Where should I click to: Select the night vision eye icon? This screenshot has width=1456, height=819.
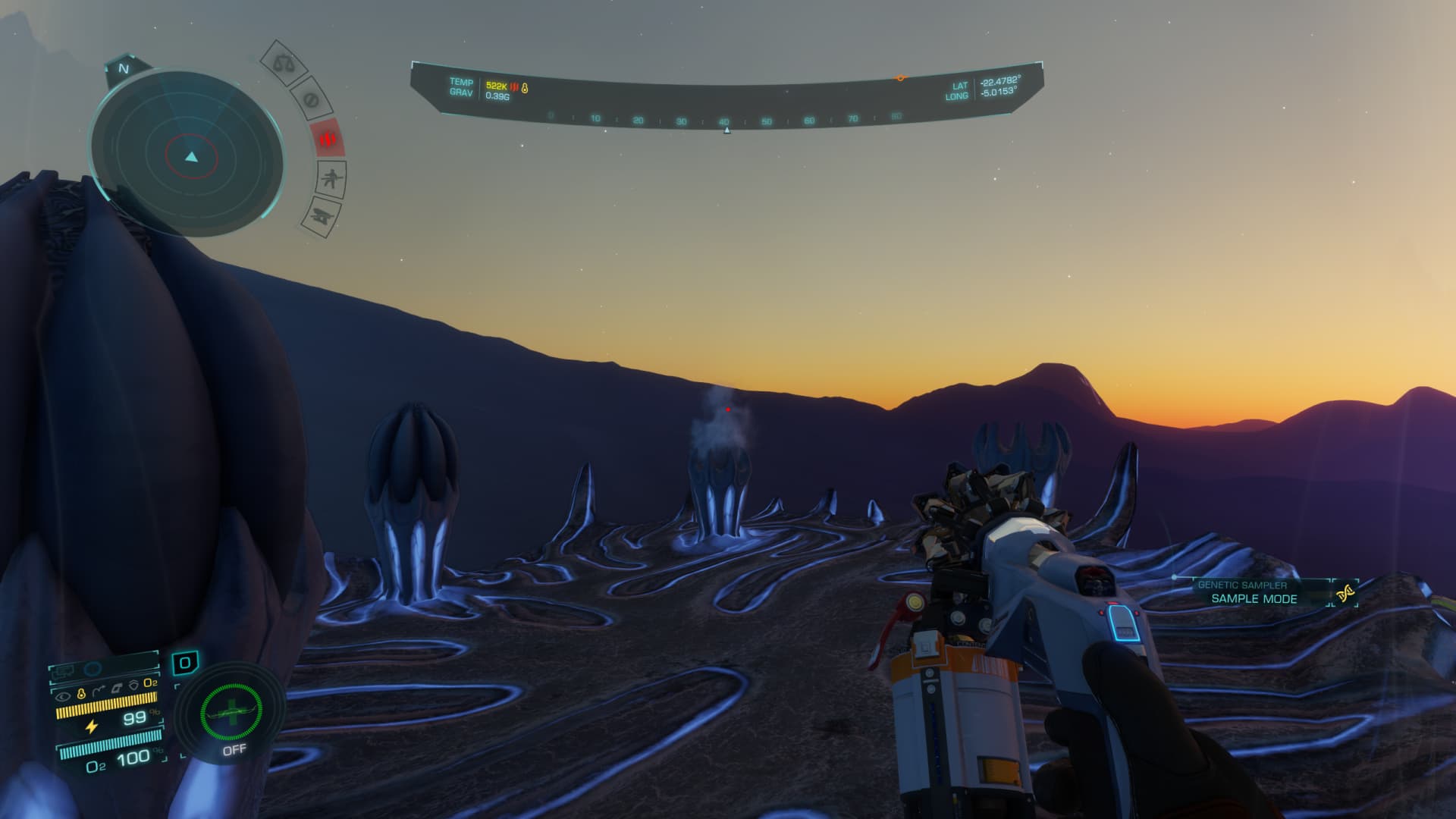click(63, 694)
